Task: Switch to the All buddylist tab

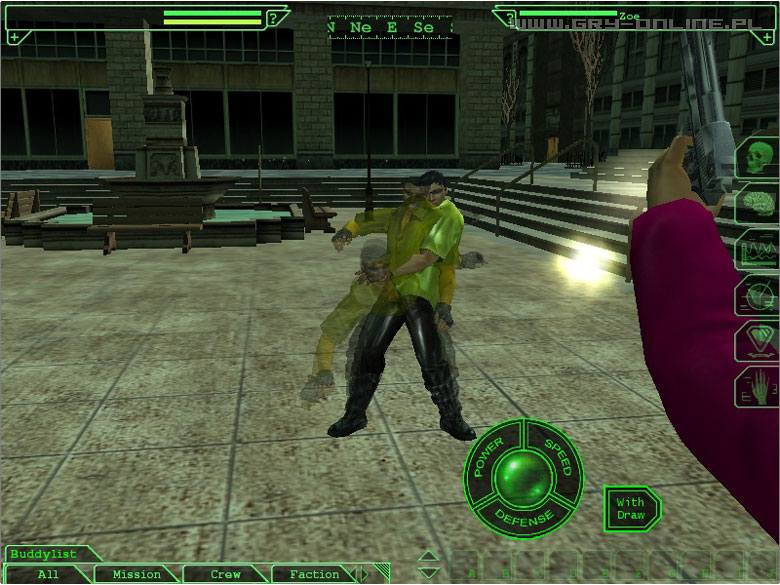Action: pyautogui.click(x=47, y=575)
